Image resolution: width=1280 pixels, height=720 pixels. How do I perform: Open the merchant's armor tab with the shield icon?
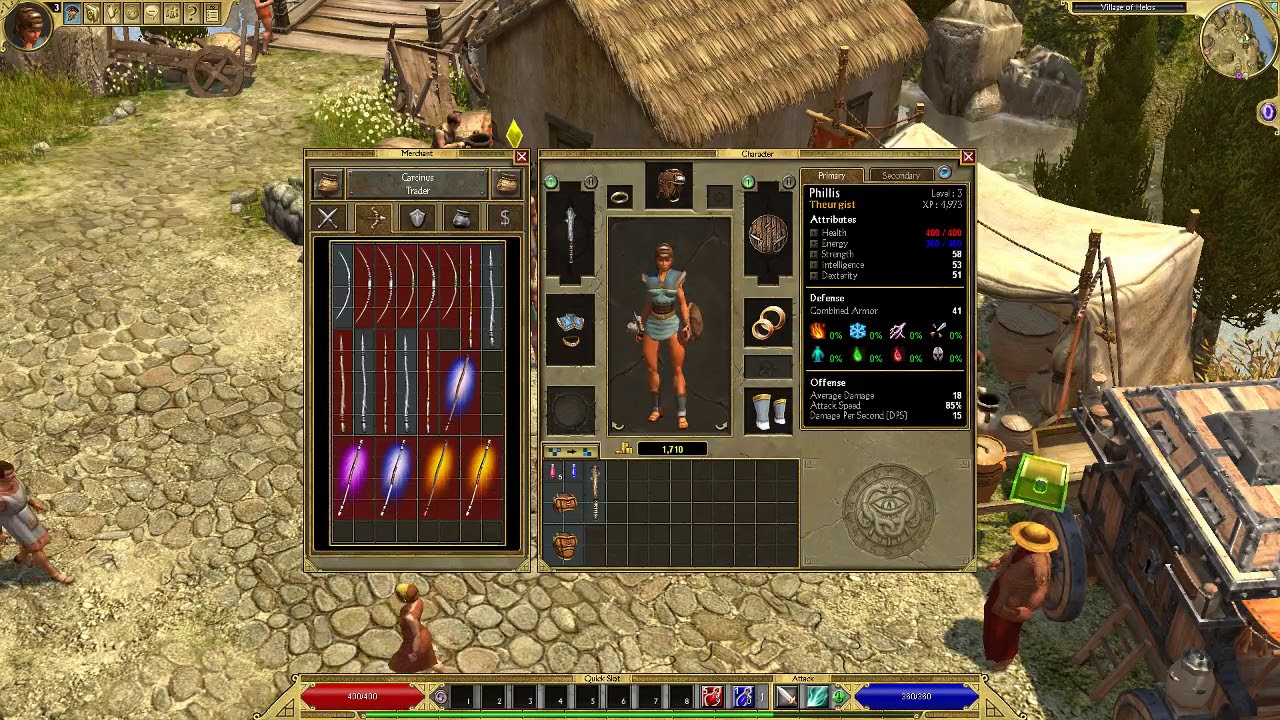pyautogui.click(x=417, y=218)
